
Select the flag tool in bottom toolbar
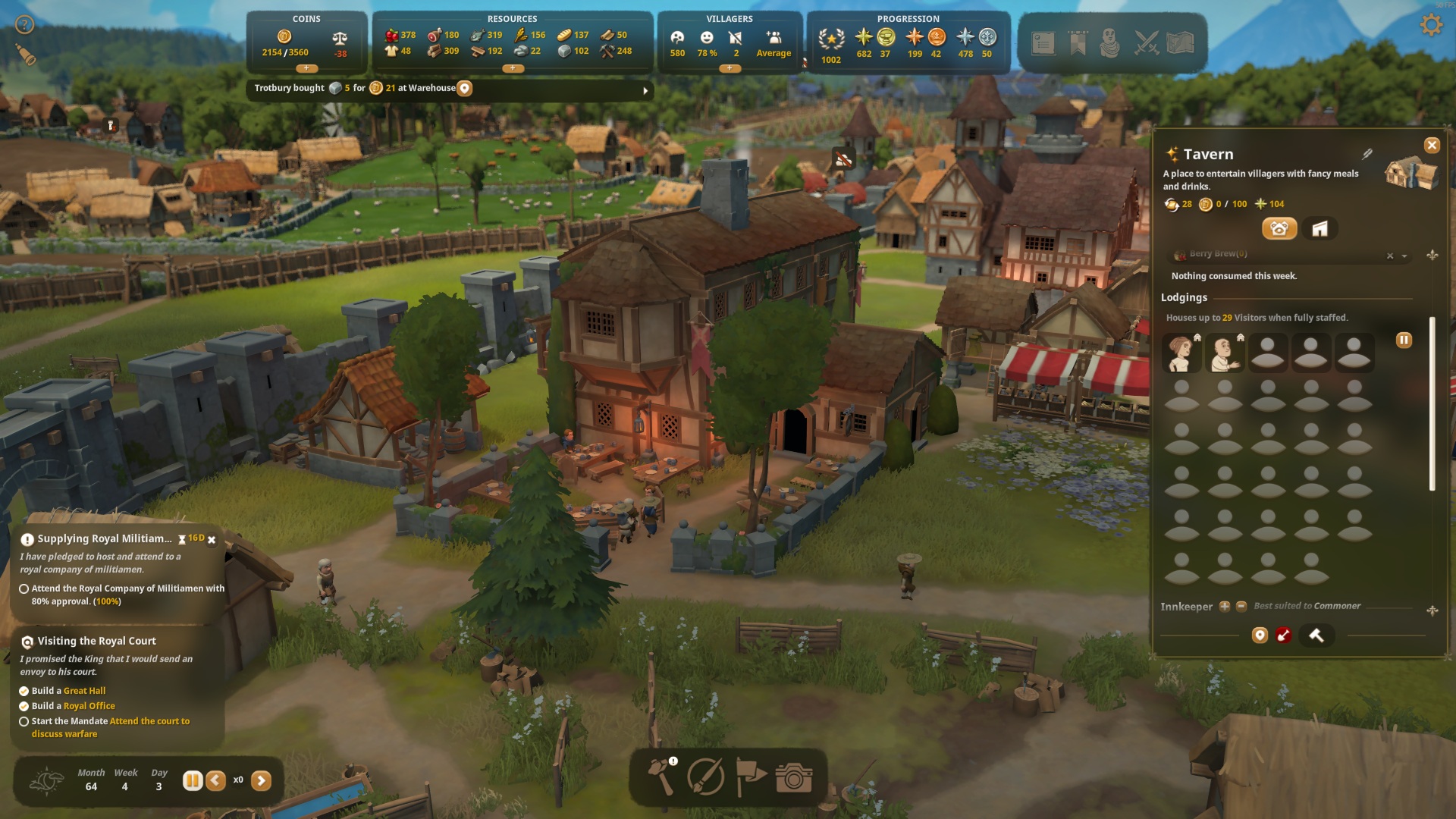750,777
